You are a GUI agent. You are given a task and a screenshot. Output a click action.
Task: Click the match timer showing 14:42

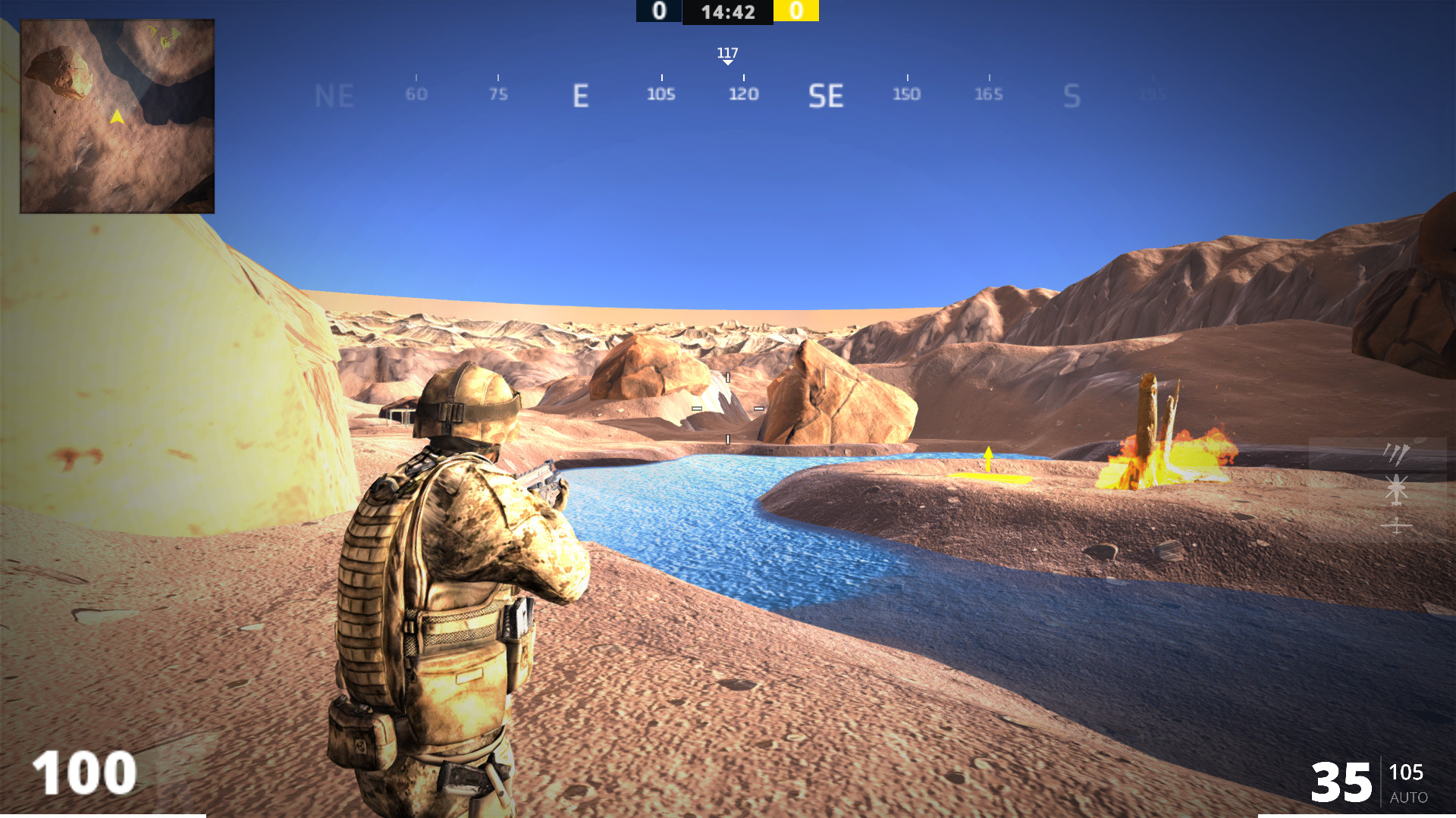pyautogui.click(x=727, y=11)
